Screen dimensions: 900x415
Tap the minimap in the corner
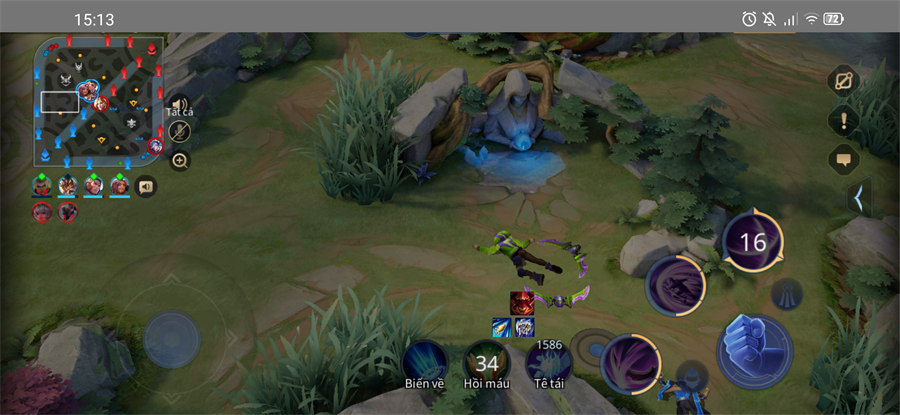click(98, 101)
